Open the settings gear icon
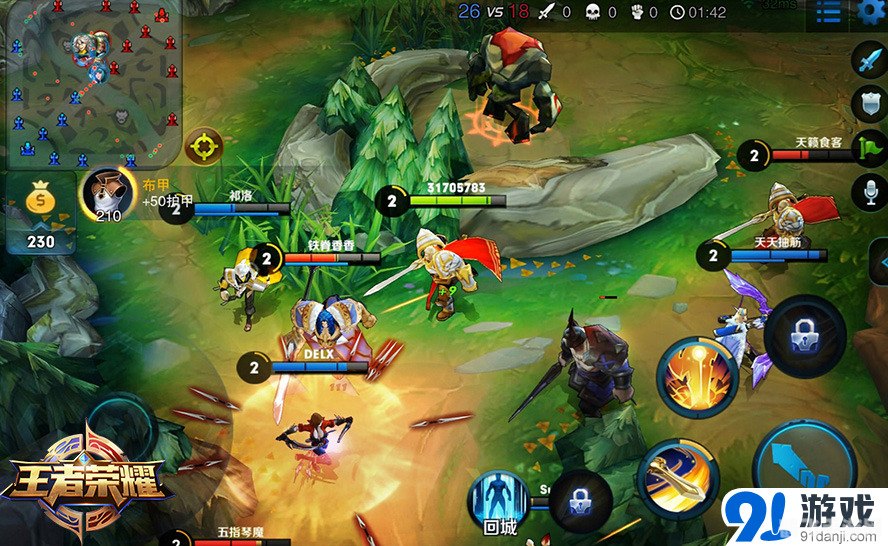 pyautogui.click(x=870, y=12)
